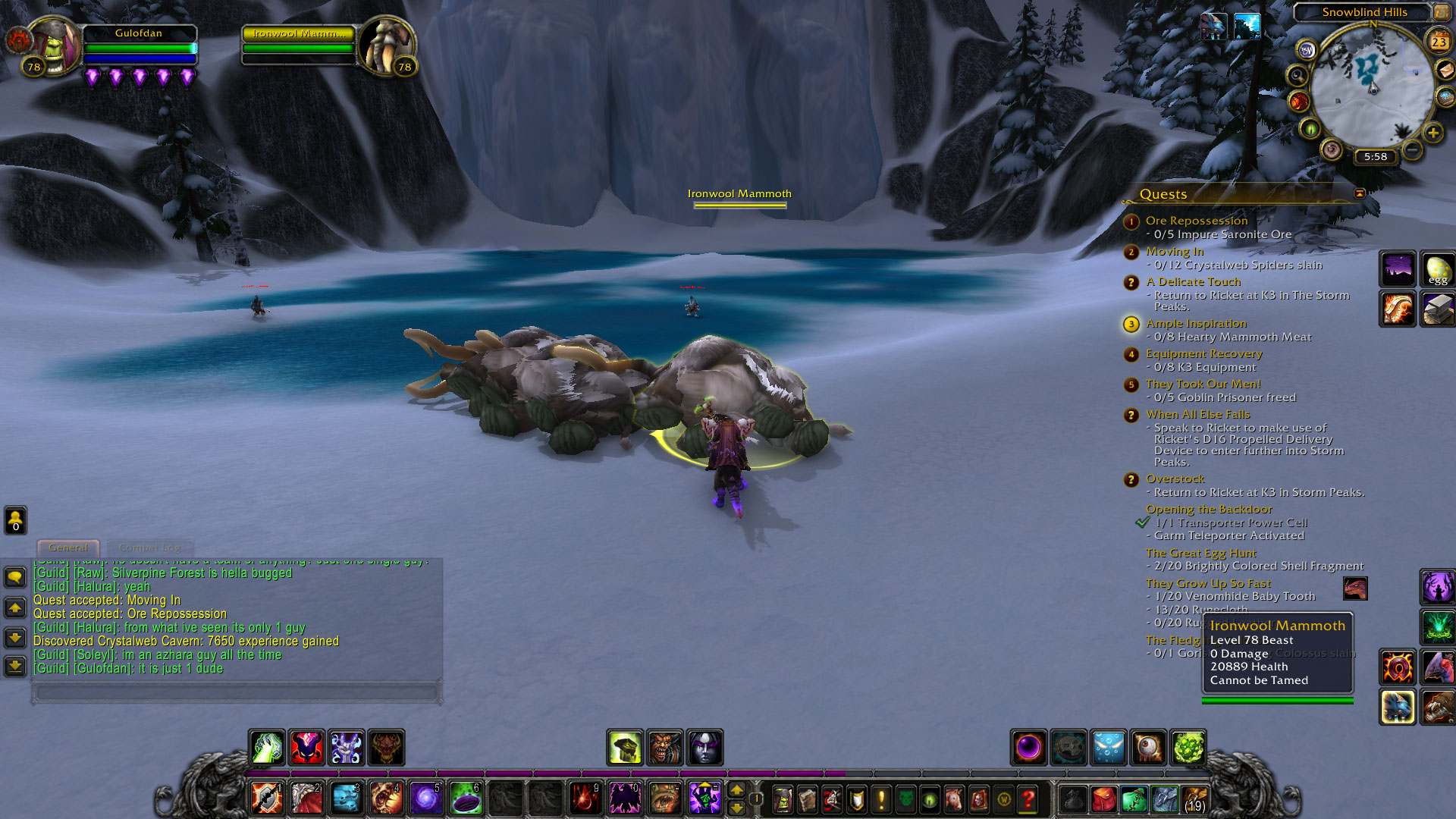Activate the purple shadow orb ability in slot 5
The width and height of the screenshot is (1456, 819).
coord(426,799)
